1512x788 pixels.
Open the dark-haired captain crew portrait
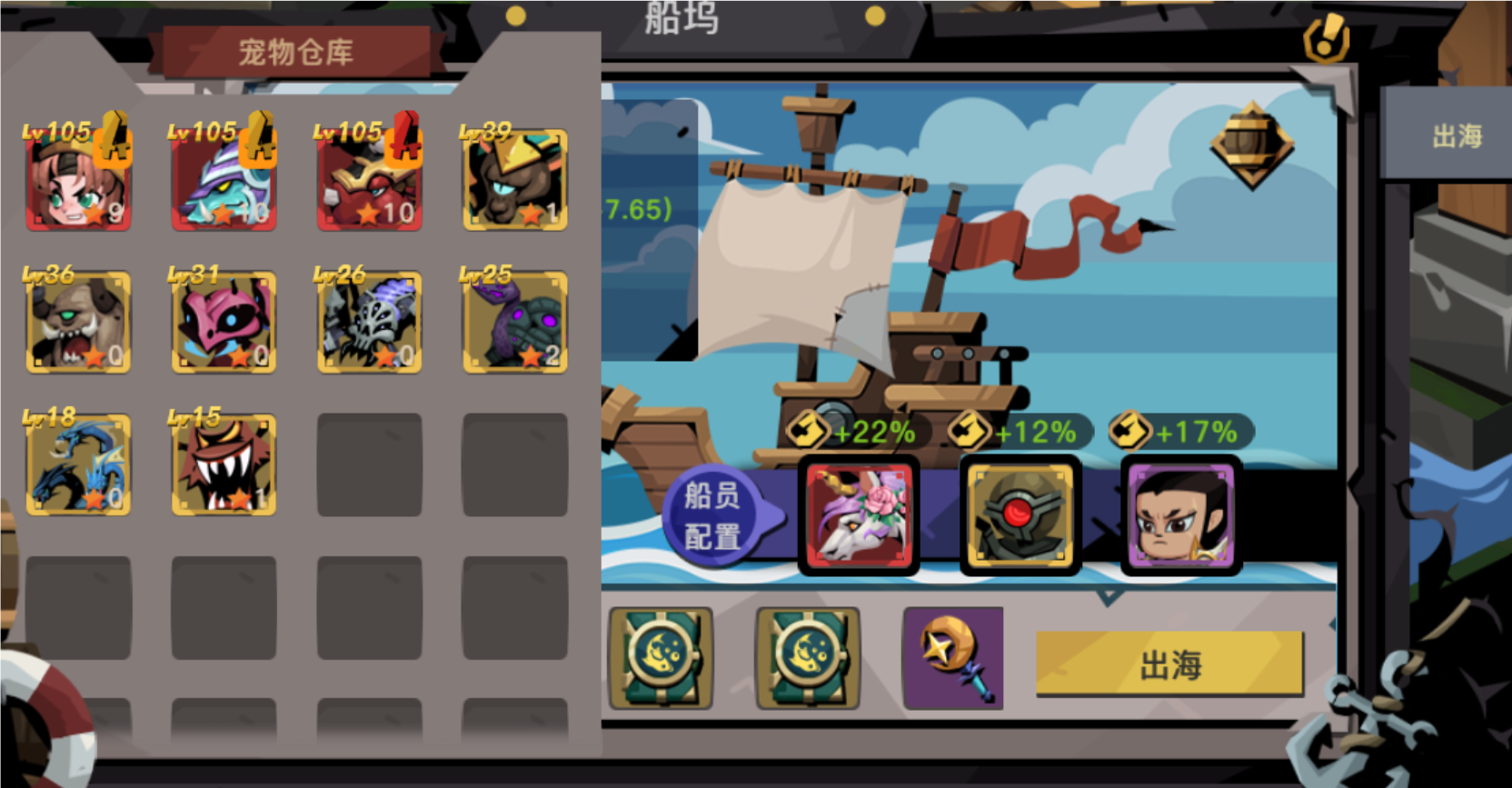(x=1178, y=516)
